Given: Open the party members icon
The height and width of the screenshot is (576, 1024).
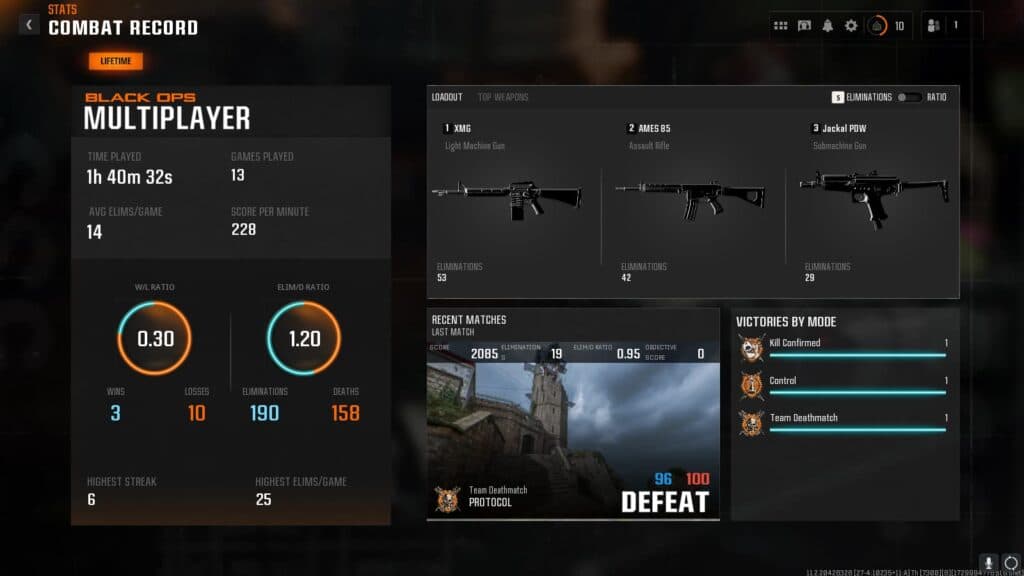Looking at the screenshot, I should click(x=934, y=26).
